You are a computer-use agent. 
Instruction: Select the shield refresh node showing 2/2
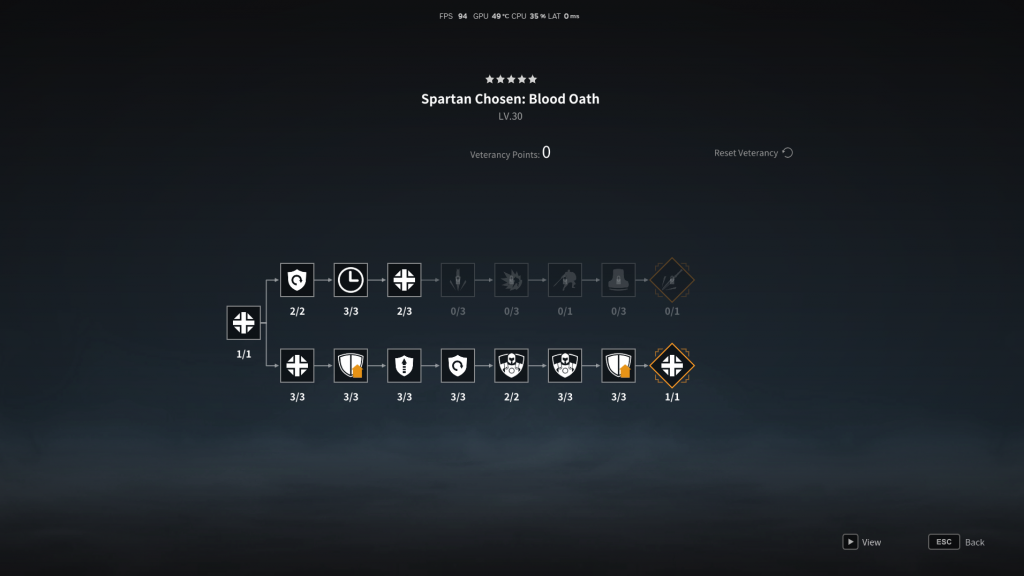[x=297, y=280]
